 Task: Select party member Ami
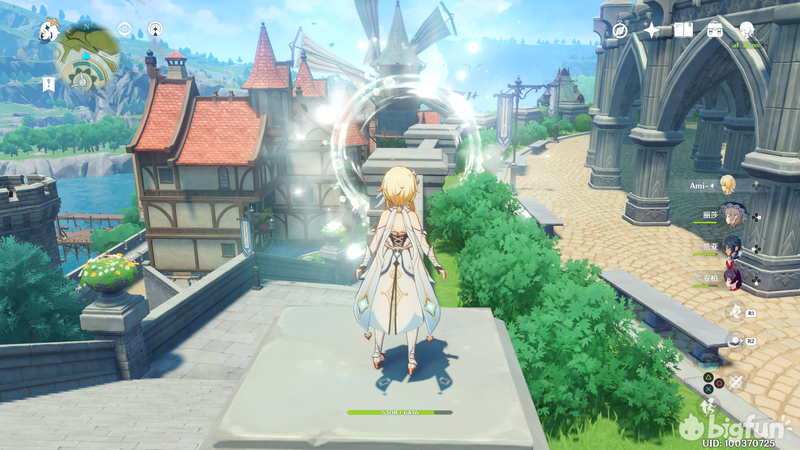point(728,184)
